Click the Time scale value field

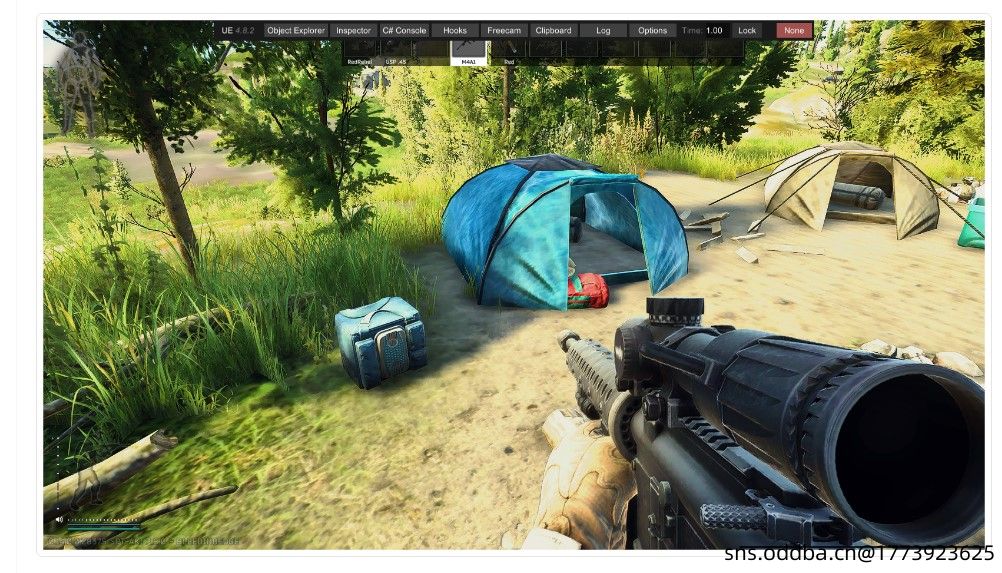(x=714, y=31)
